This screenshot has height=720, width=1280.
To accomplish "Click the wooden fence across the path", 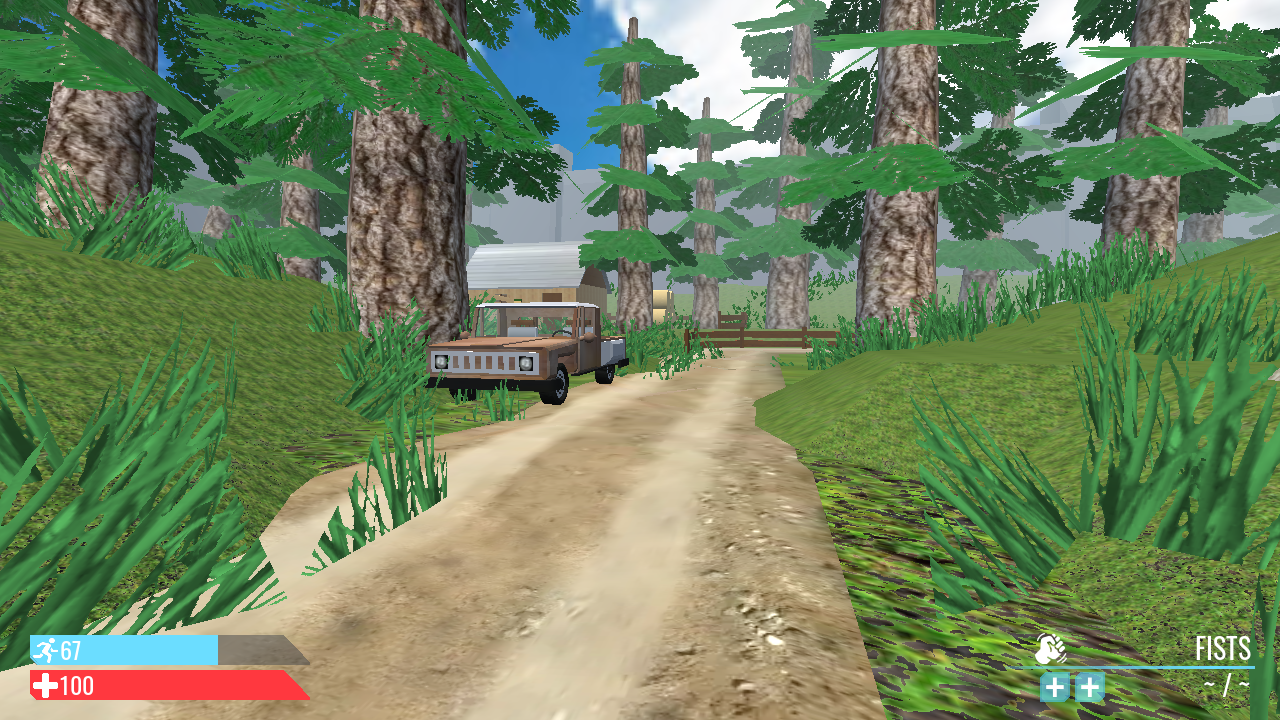I will tap(770, 338).
